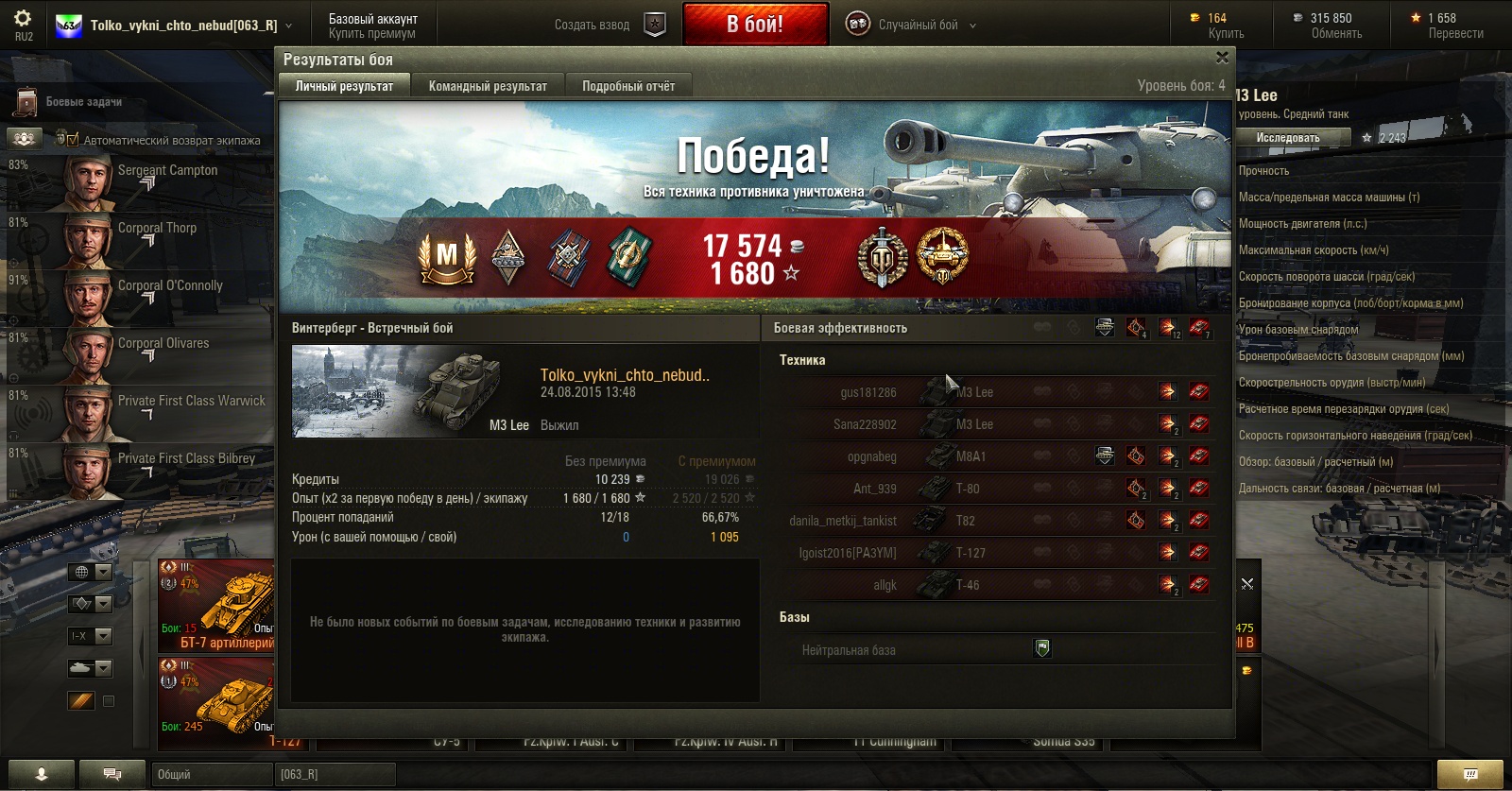Image resolution: width=1512 pixels, height=791 pixels.
Task: Open the Общий chat channel tab
Action: tap(212, 775)
